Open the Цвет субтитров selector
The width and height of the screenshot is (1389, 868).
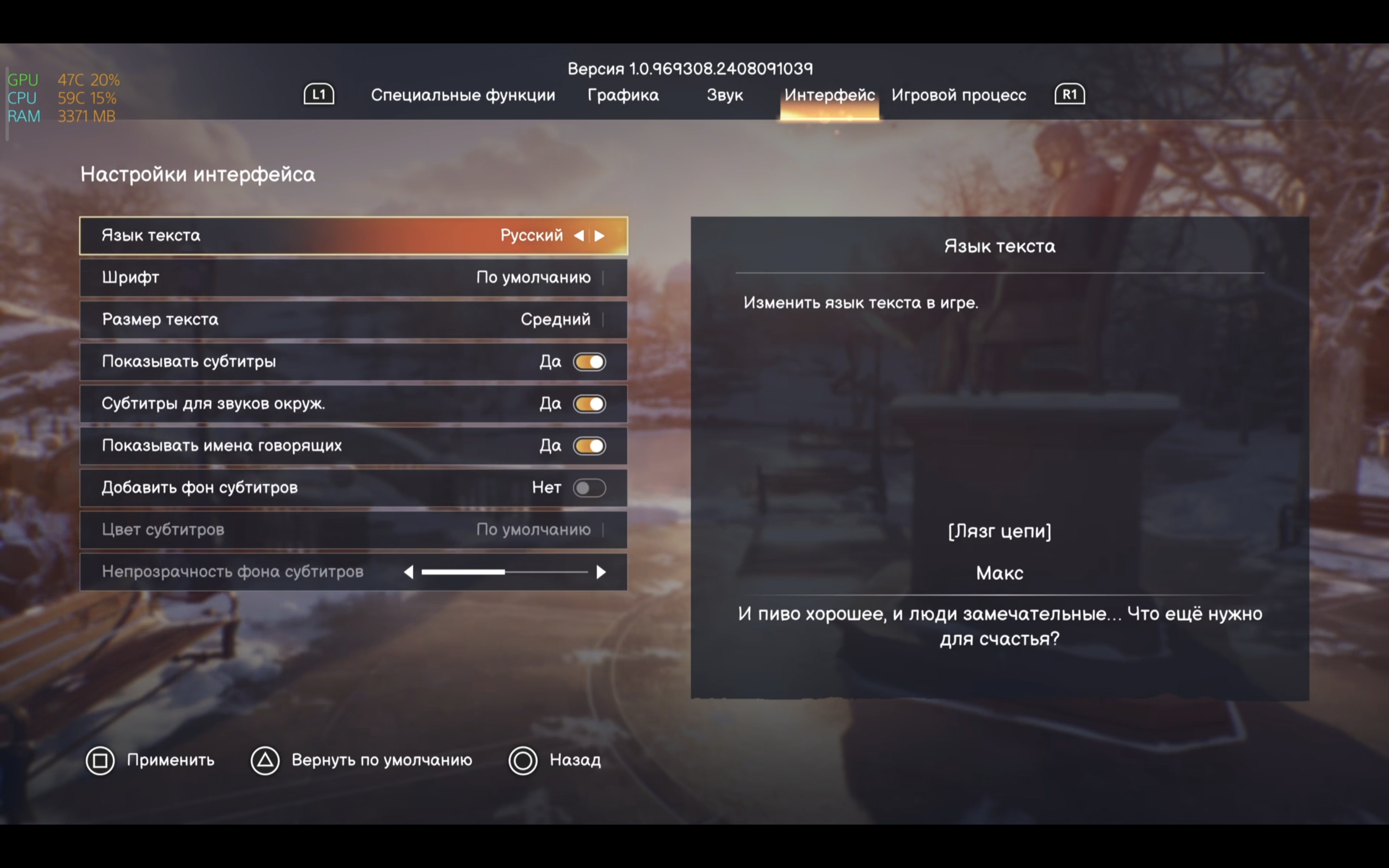(x=354, y=529)
